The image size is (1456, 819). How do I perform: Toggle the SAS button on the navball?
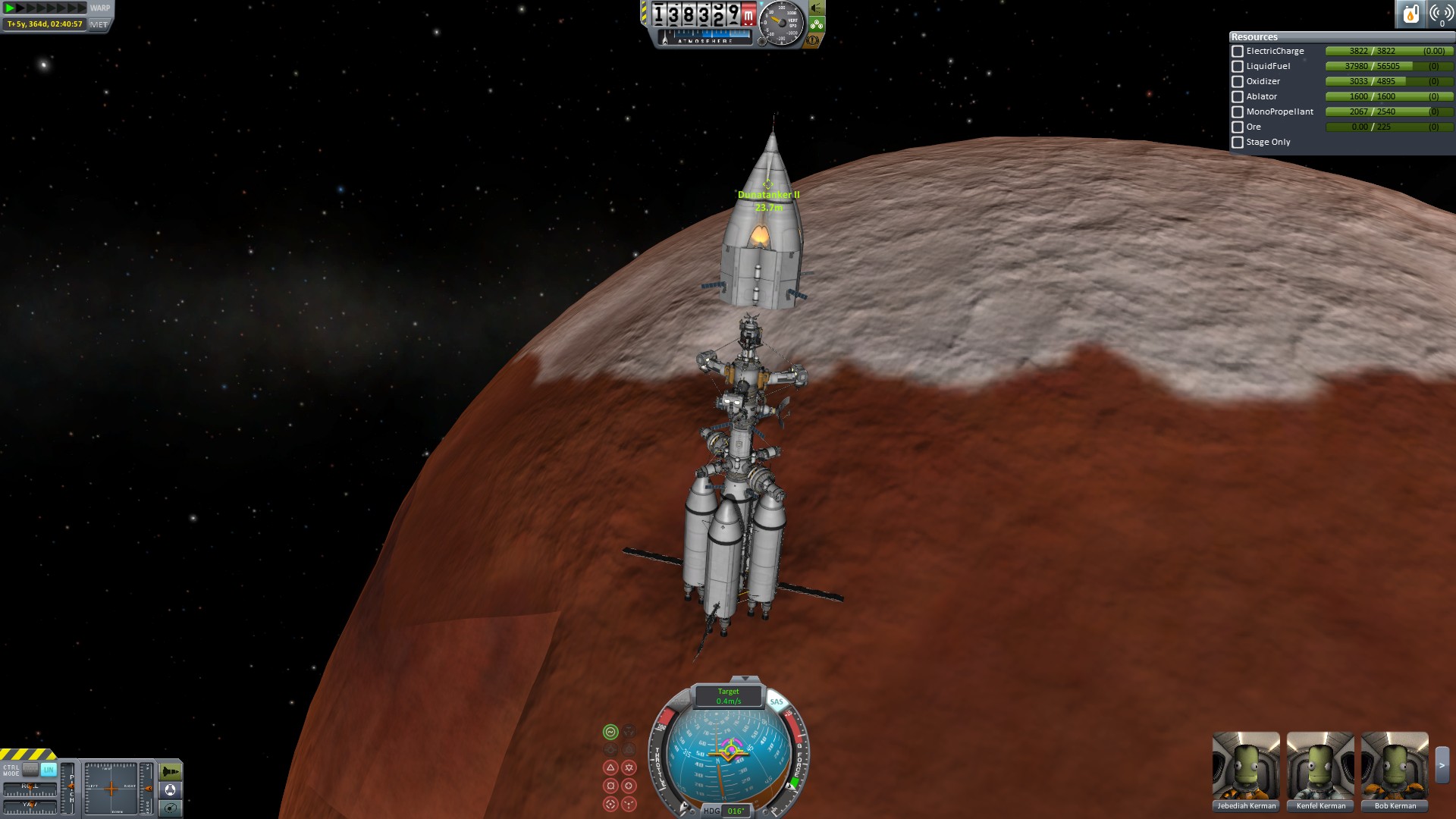coord(777,701)
